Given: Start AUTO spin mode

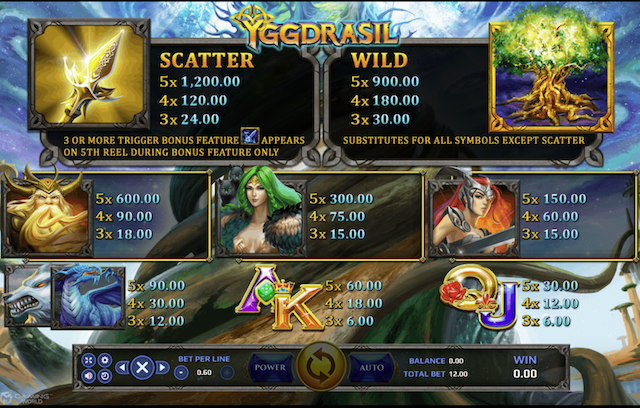Looking at the screenshot, I should pyautogui.click(x=371, y=368).
